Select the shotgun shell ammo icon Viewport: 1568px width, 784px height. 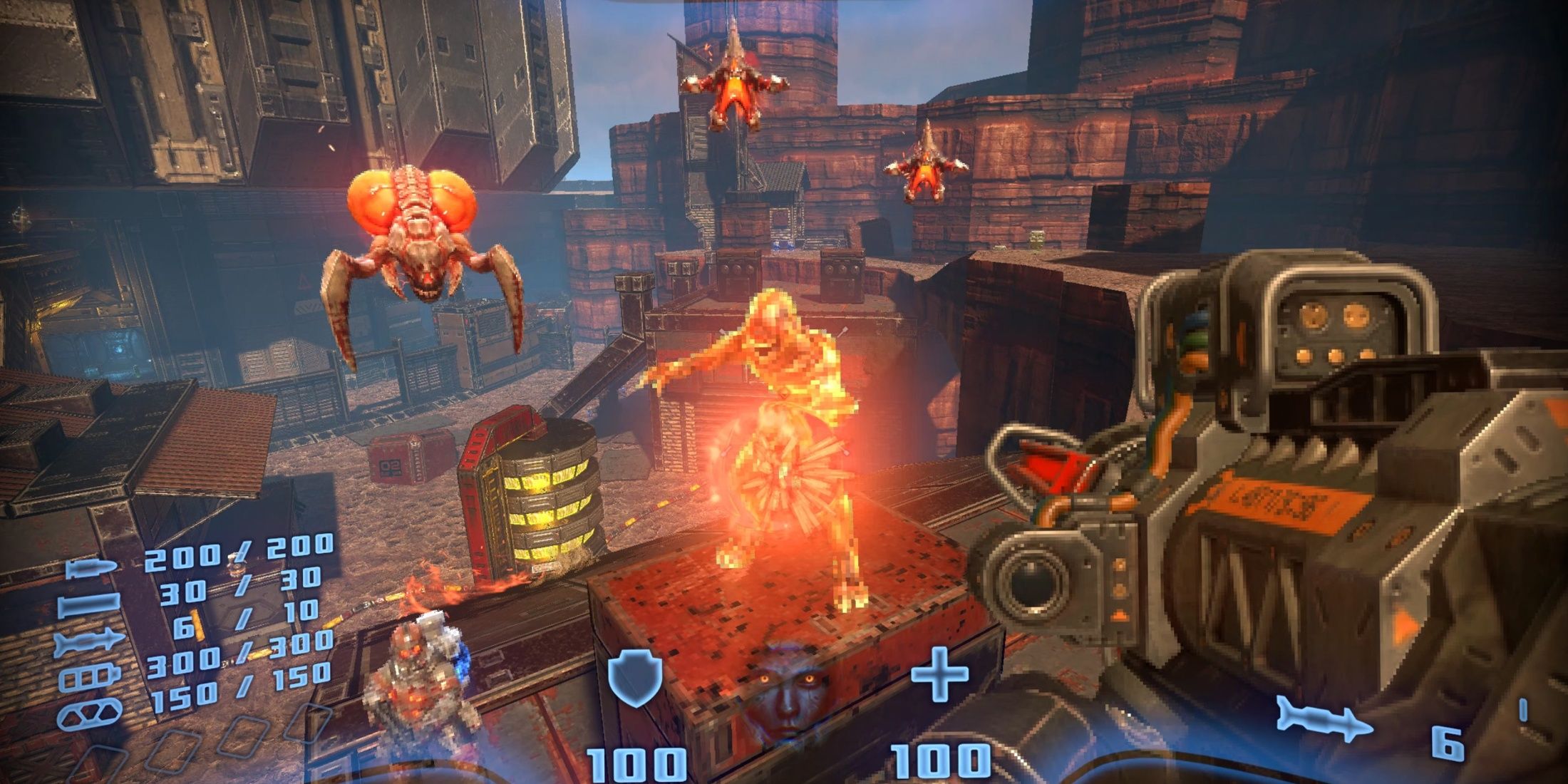tap(89, 605)
